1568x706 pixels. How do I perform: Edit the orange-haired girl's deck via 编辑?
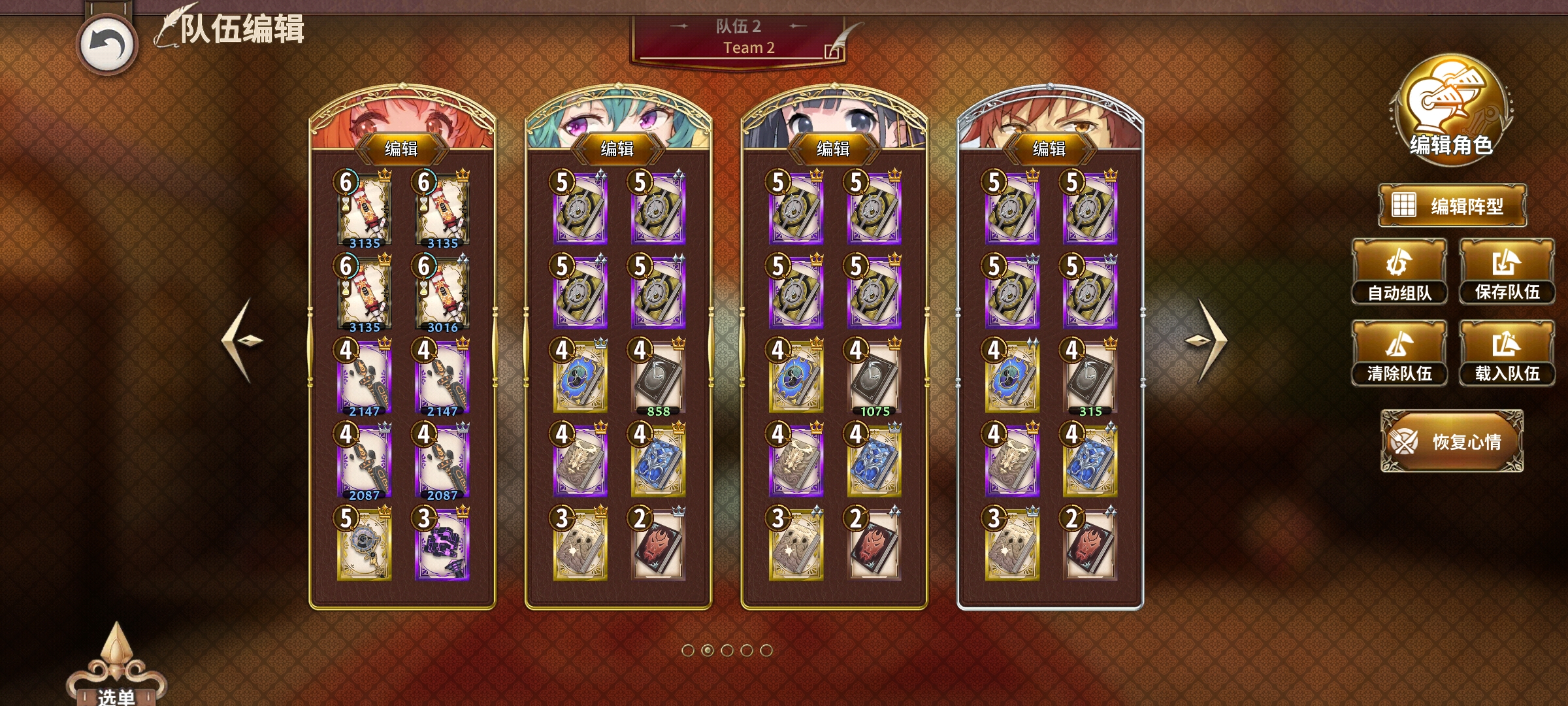coord(401,149)
